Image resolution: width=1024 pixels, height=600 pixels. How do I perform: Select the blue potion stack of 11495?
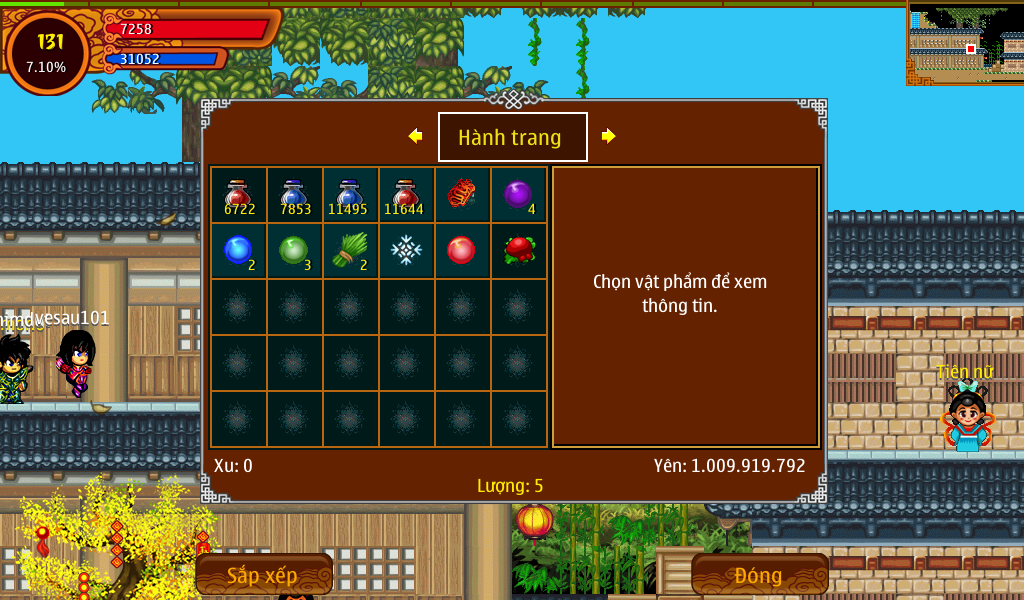point(351,195)
